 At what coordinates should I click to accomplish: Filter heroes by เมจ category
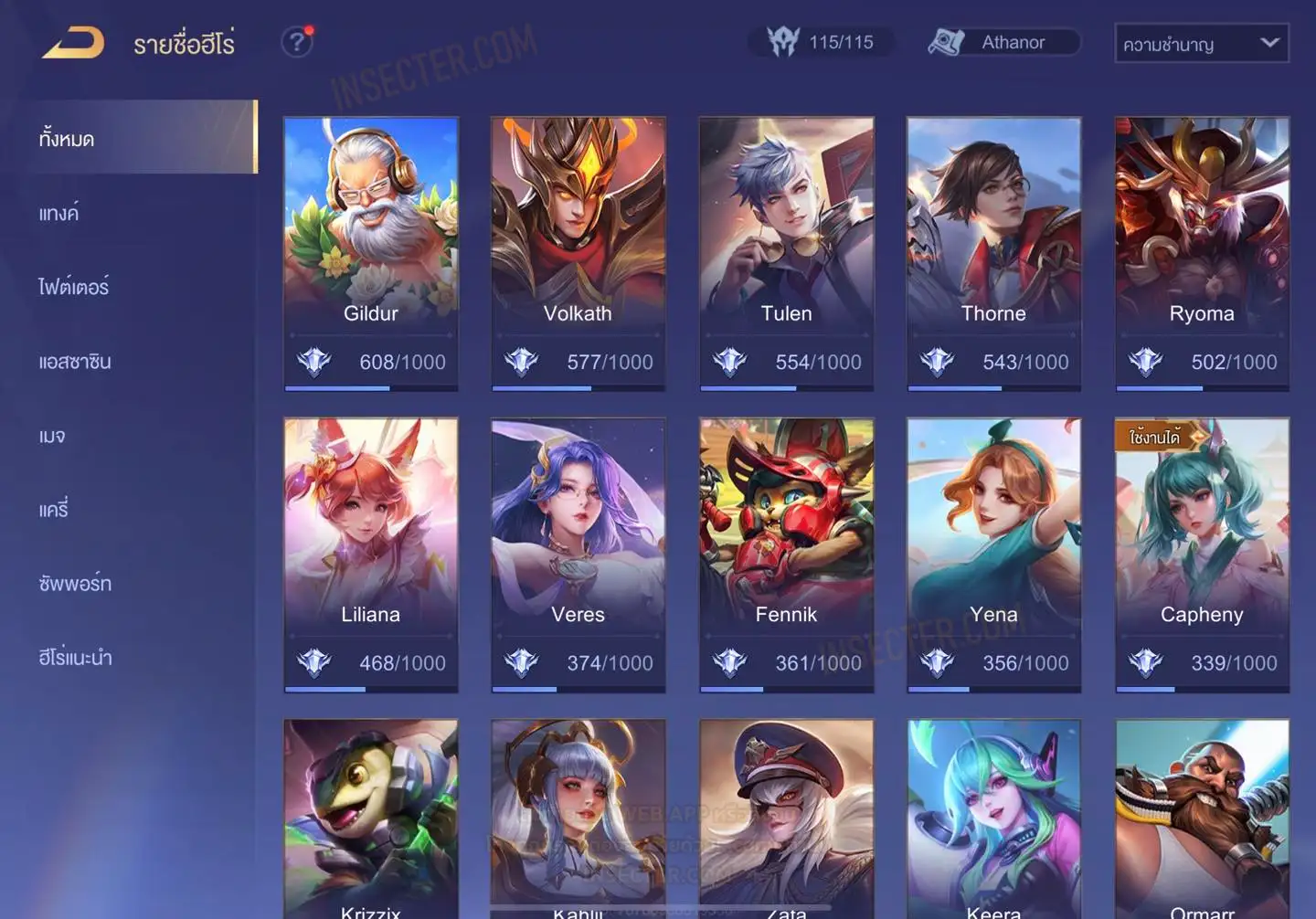tap(52, 436)
